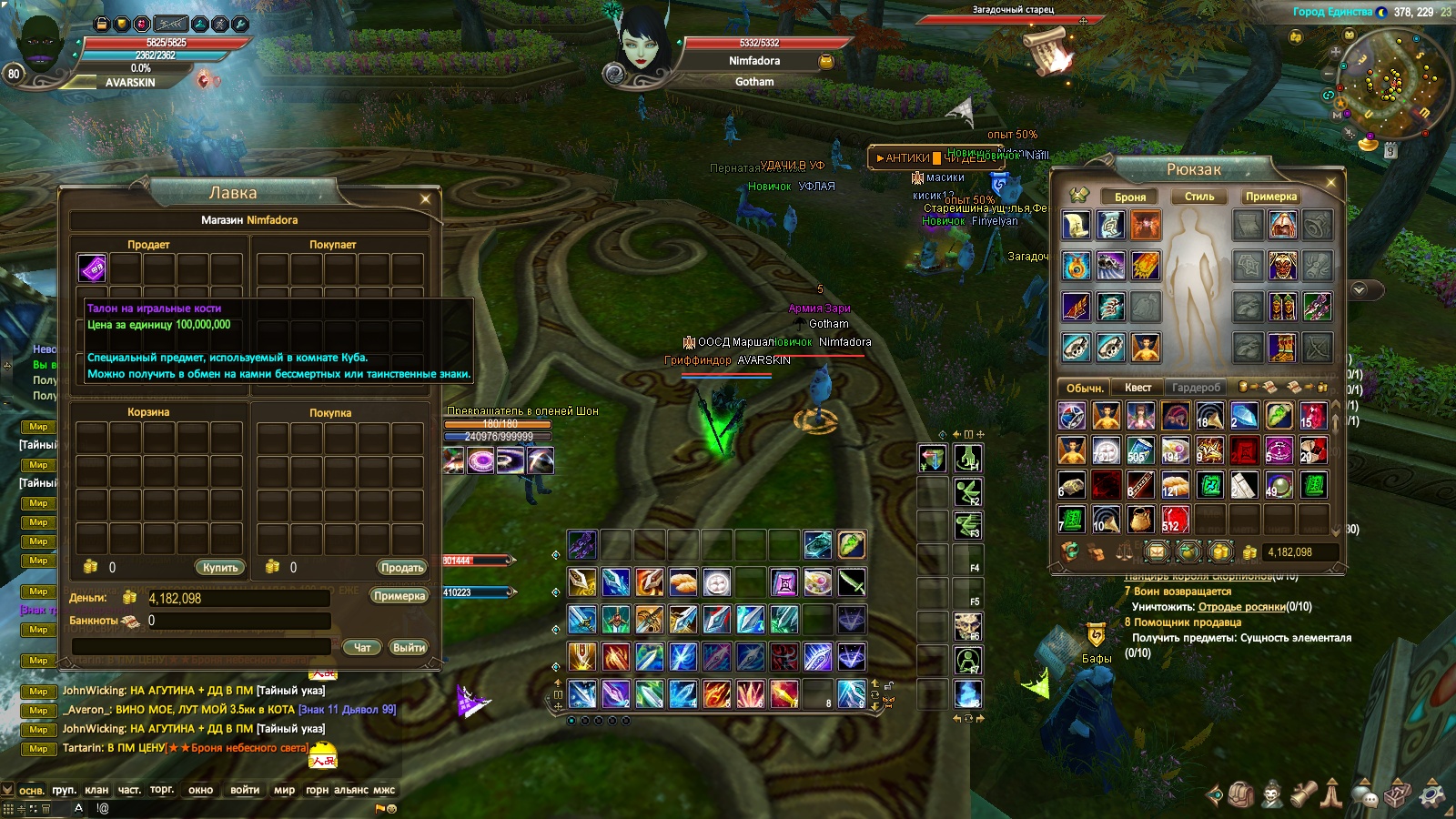1456x819 pixels.
Task: Select the purple dice ticket item for sale
Action: (x=92, y=268)
